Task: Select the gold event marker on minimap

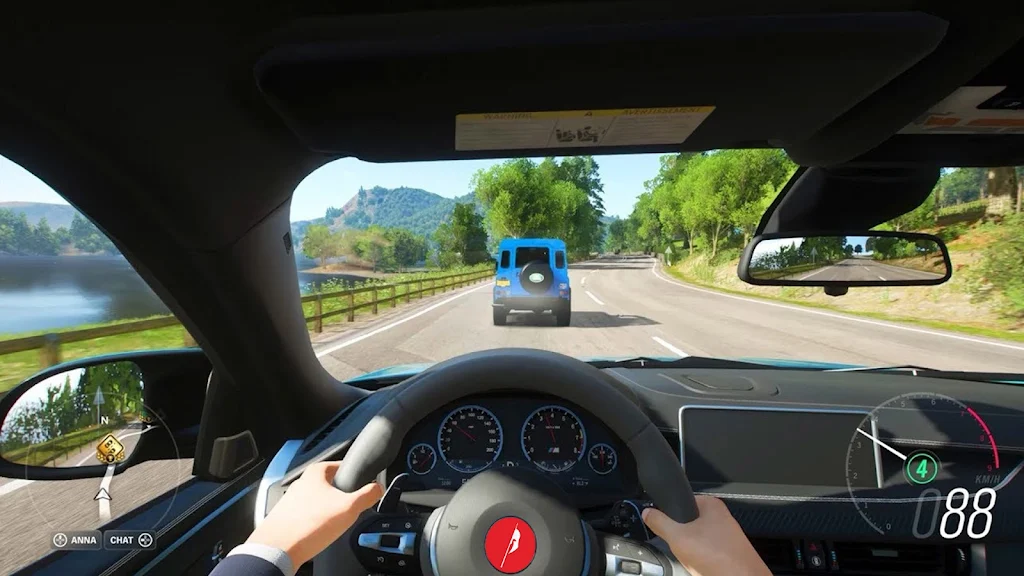Action: click(x=110, y=450)
